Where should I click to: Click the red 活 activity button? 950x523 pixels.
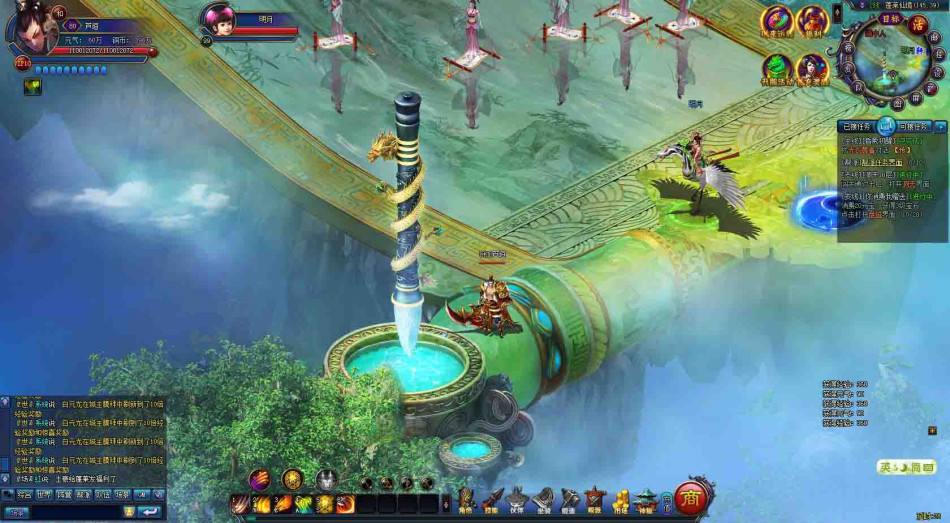[918, 25]
